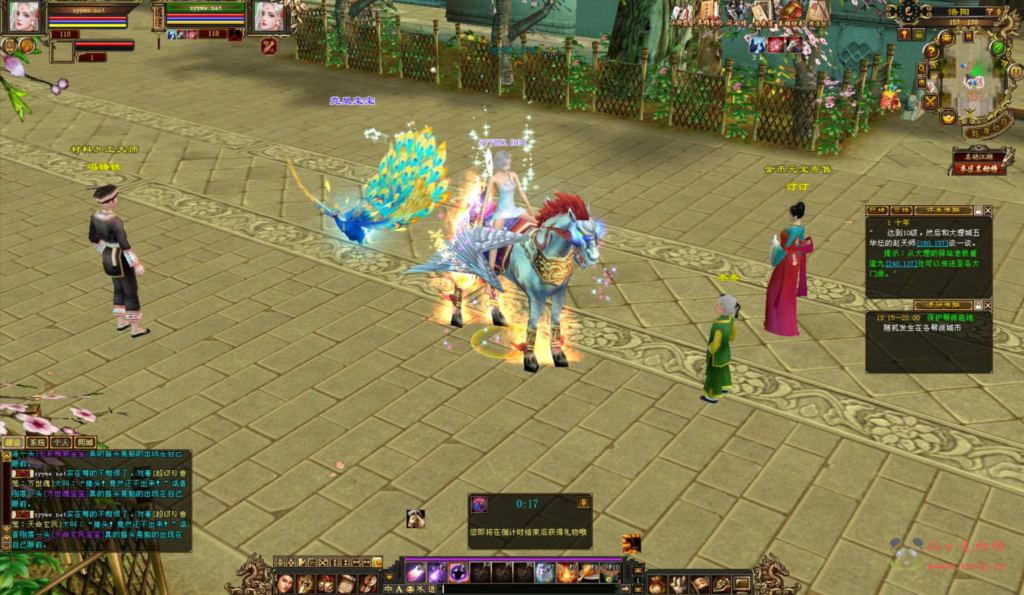Click the green sword button by the minimap
The image size is (1024, 595).
coord(997,47)
